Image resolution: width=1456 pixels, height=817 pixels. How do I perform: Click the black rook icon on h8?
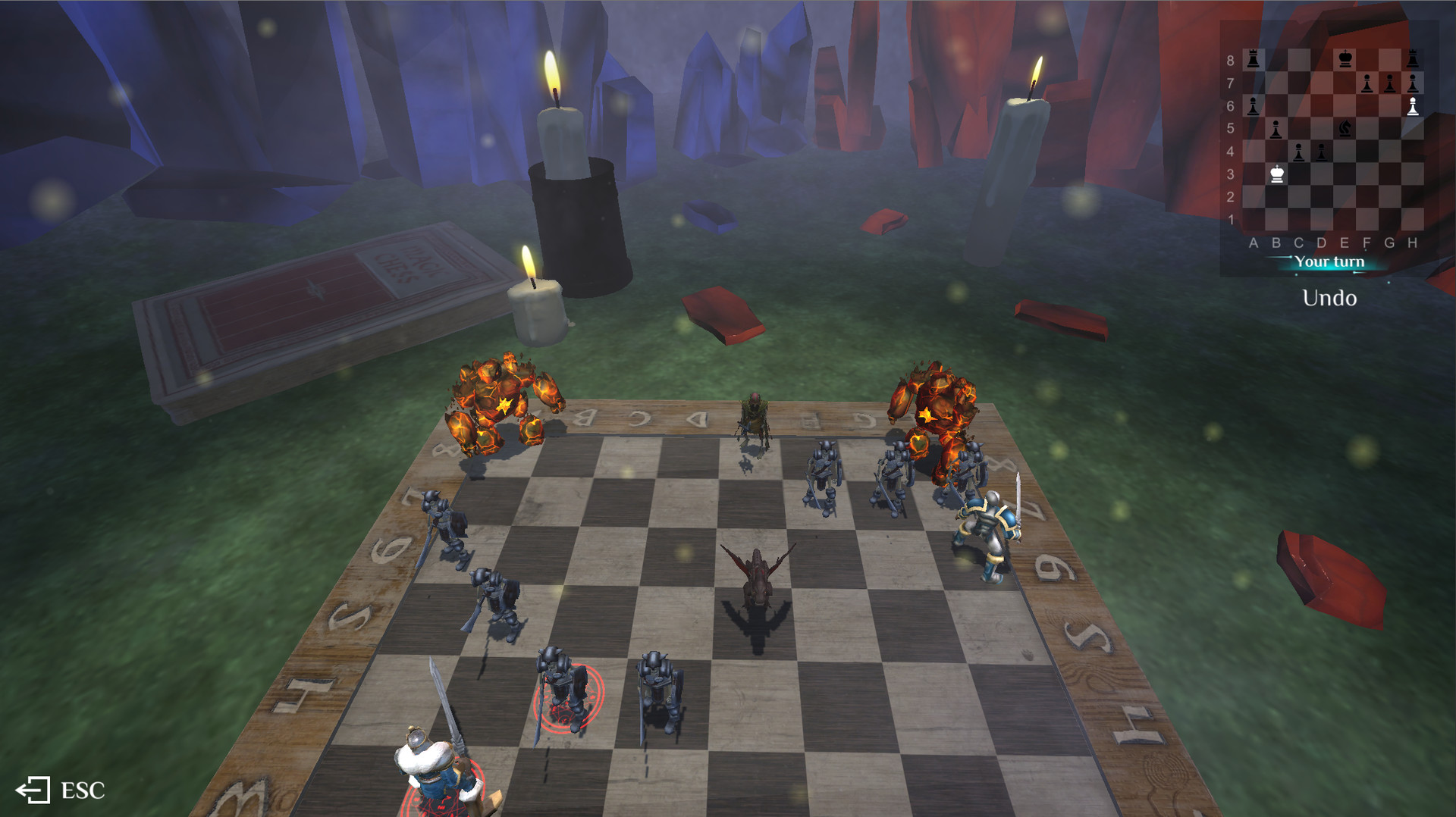pos(1413,58)
